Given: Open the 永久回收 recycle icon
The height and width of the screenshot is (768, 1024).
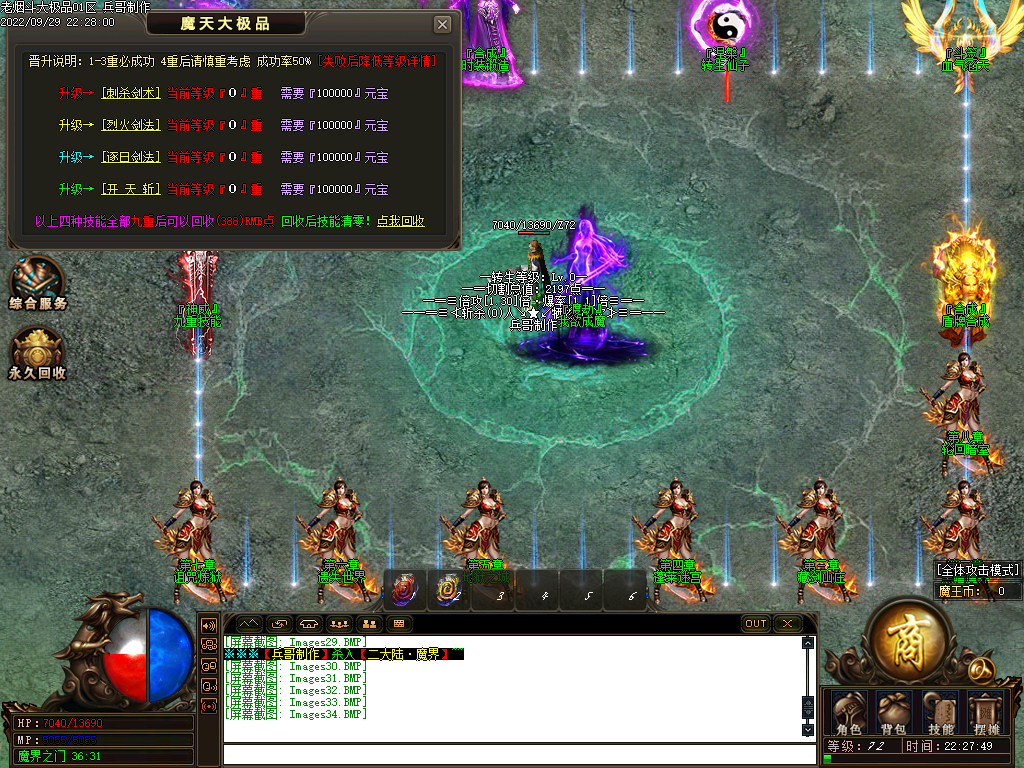Looking at the screenshot, I should 37,356.
